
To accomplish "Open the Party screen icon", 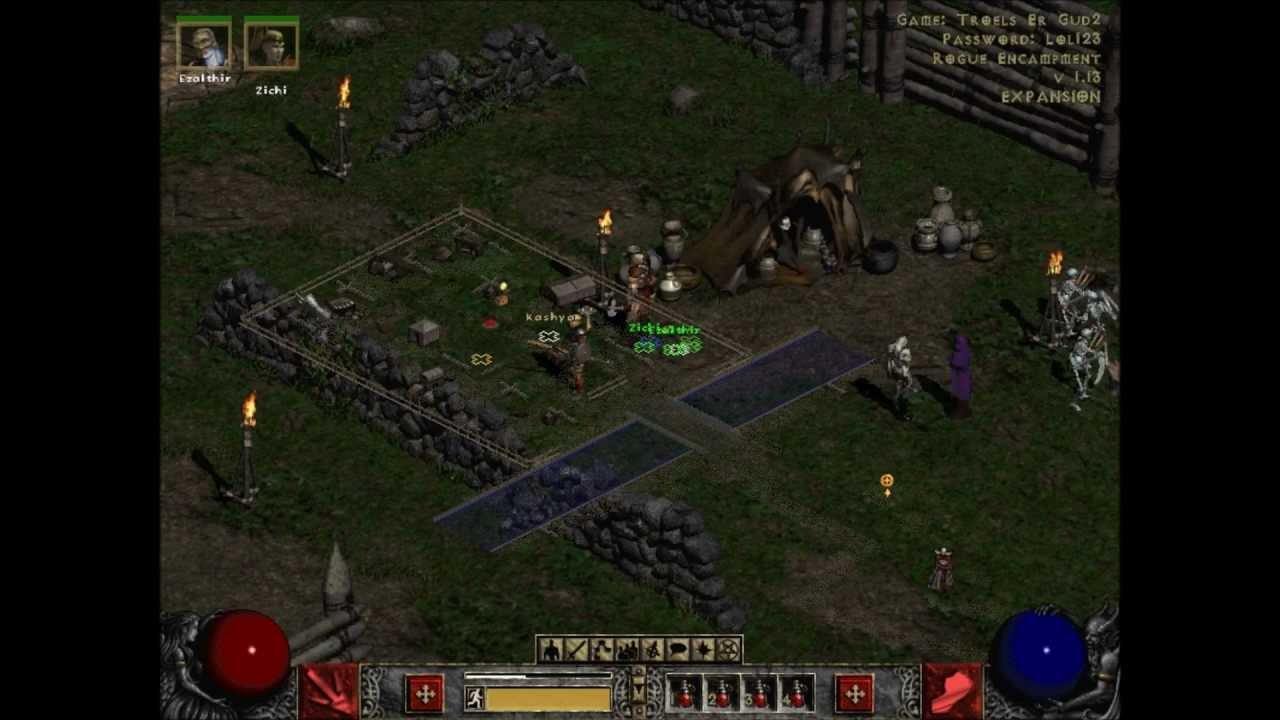I will pyautogui.click(x=627, y=648).
